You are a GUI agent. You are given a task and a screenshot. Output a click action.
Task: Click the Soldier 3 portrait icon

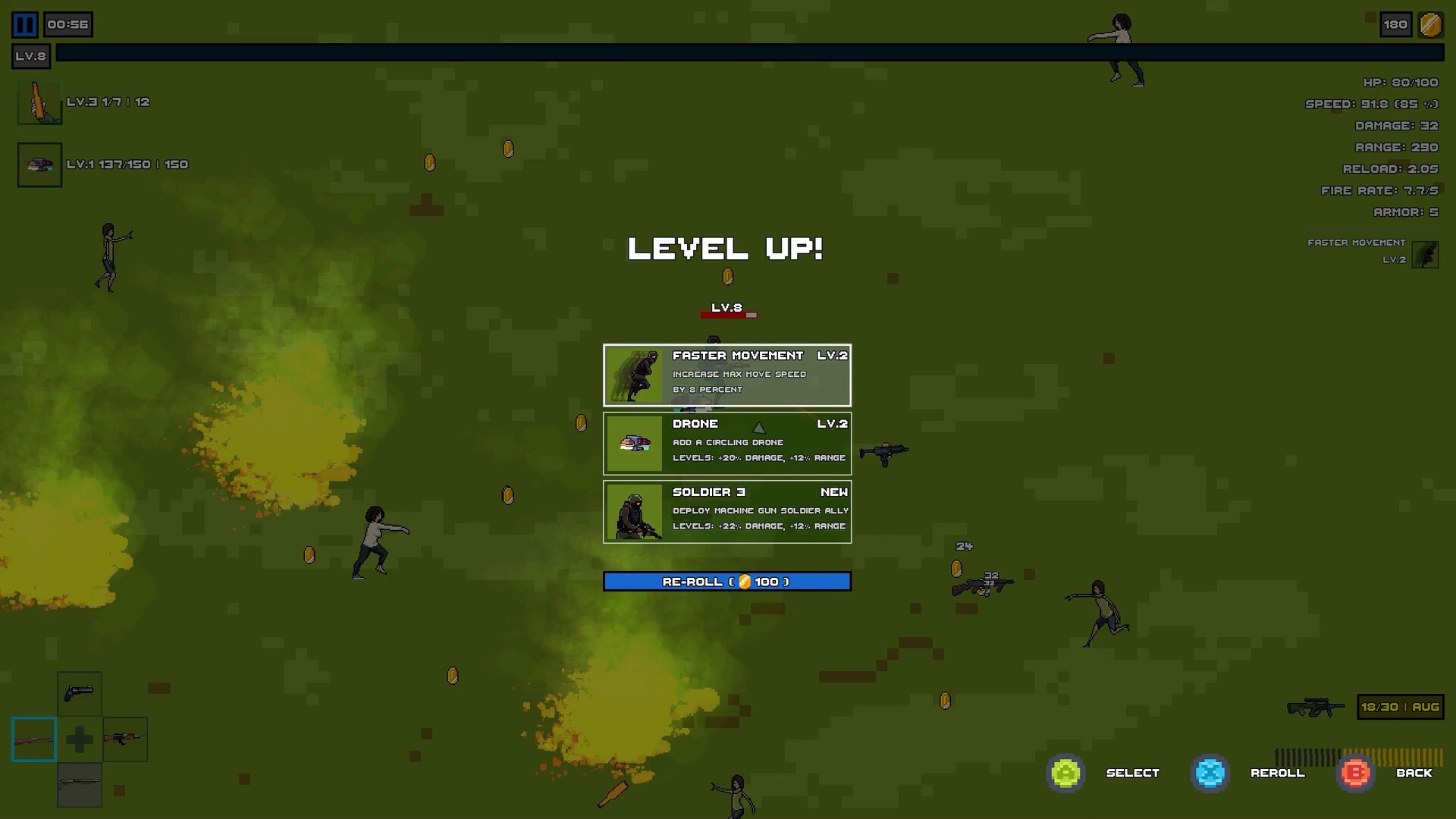pos(634,512)
